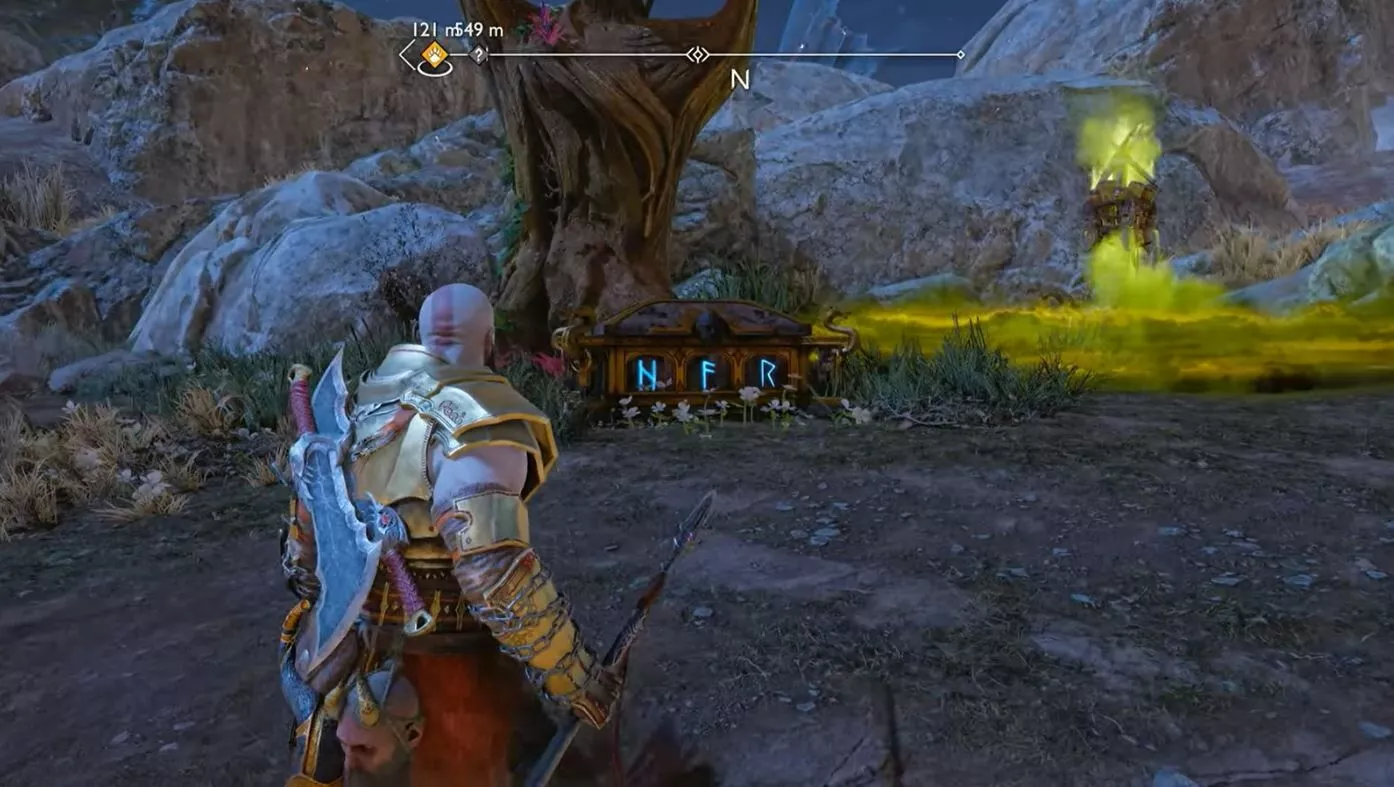Image resolution: width=1394 pixels, height=787 pixels.
Task: Click the right chevron beside the center compass diamond
Action: (708, 54)
